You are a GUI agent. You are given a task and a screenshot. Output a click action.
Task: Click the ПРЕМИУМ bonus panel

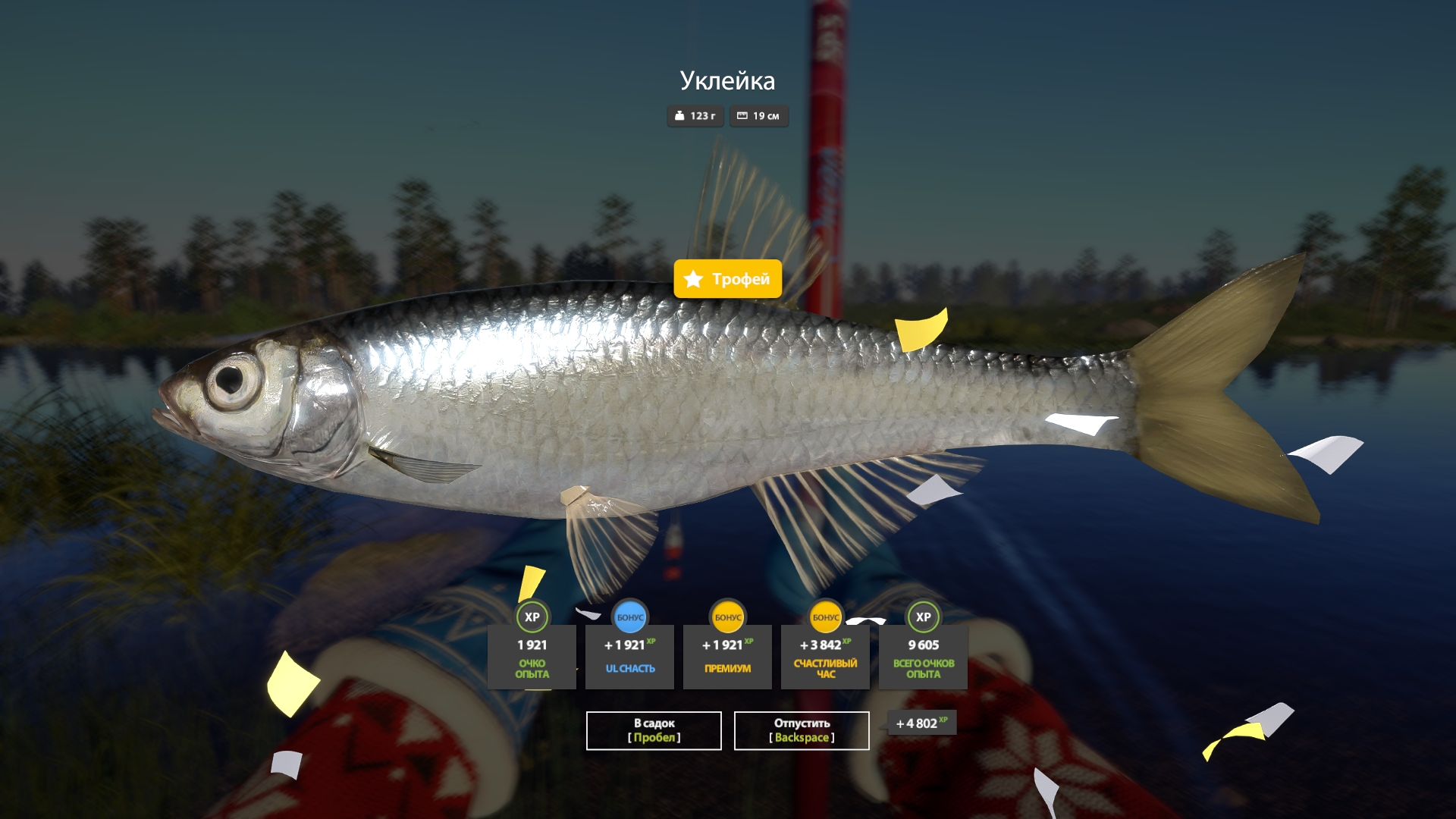click(x=727, y=657)
